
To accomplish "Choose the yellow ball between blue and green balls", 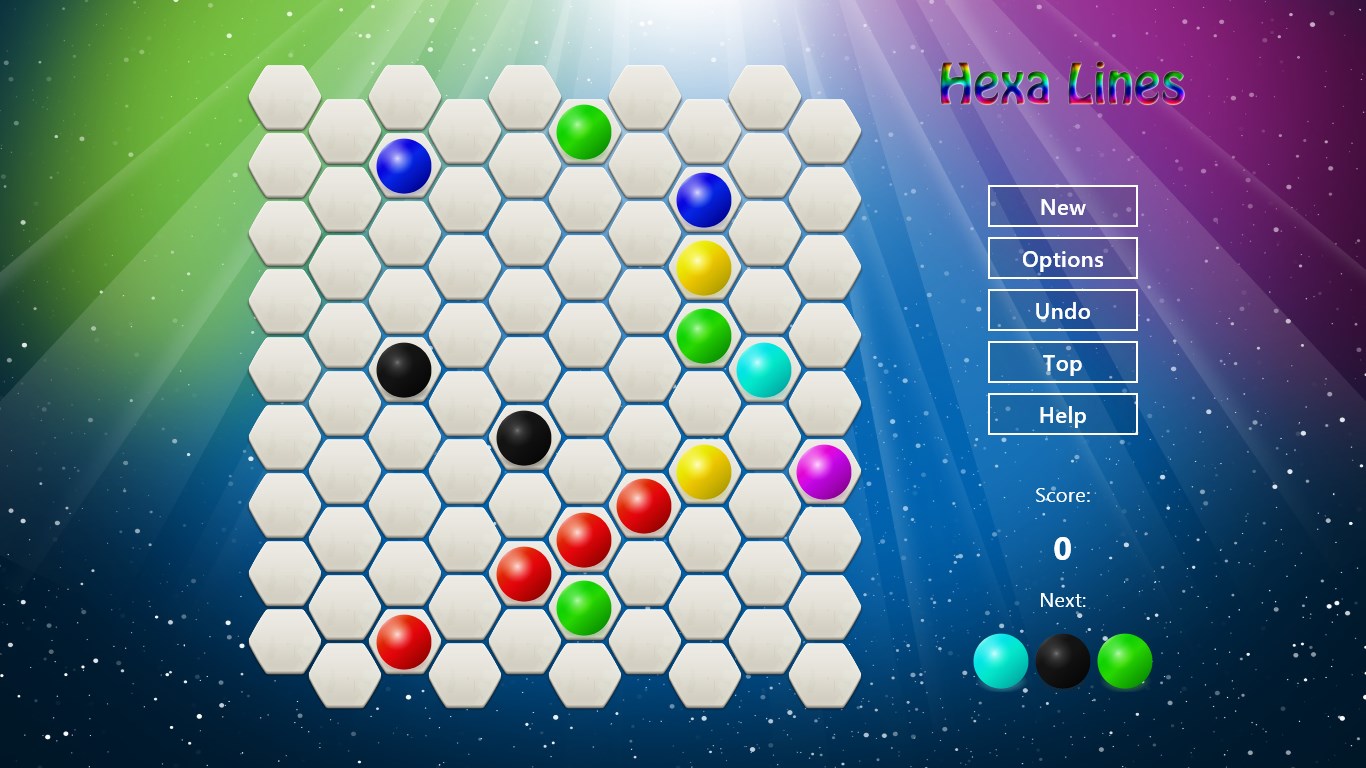I will pos(704,268).
